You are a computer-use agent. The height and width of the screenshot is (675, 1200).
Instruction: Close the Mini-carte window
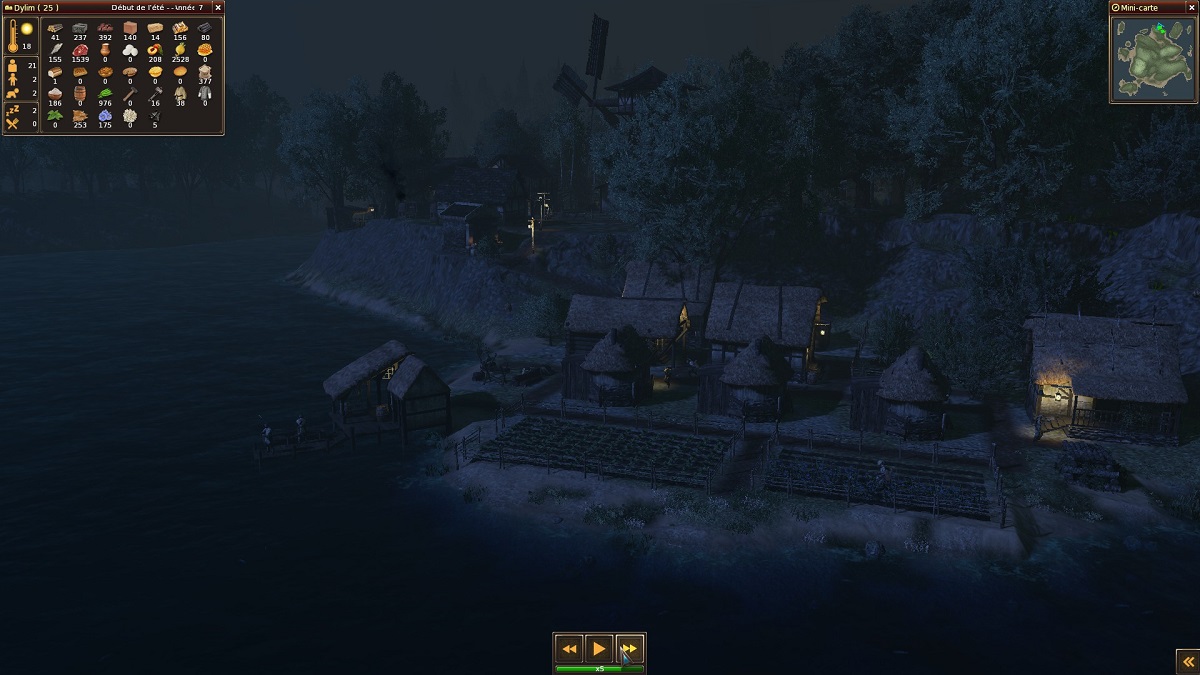pyautogui.click(x=1190, y=8)
